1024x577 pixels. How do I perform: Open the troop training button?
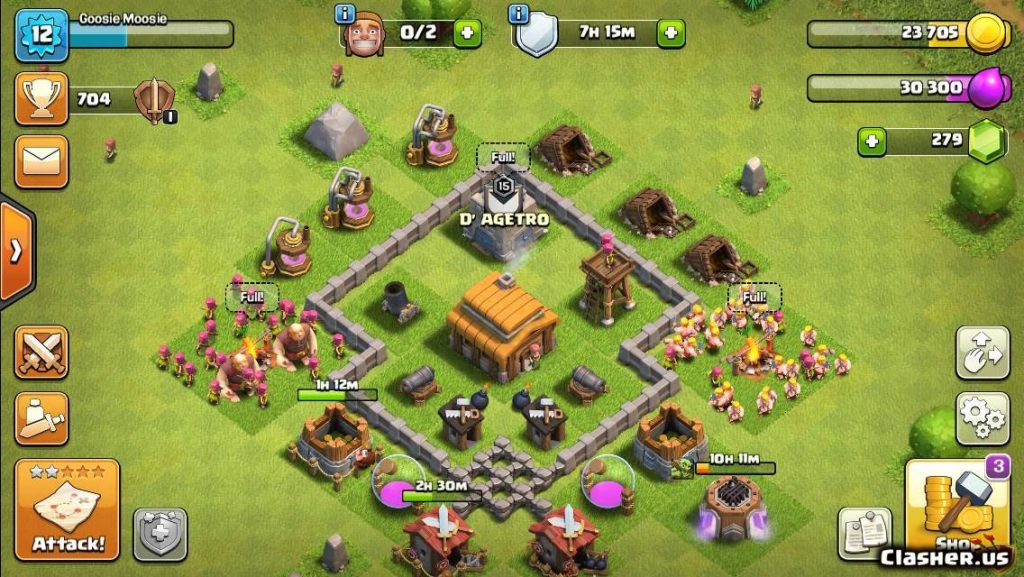42,417
